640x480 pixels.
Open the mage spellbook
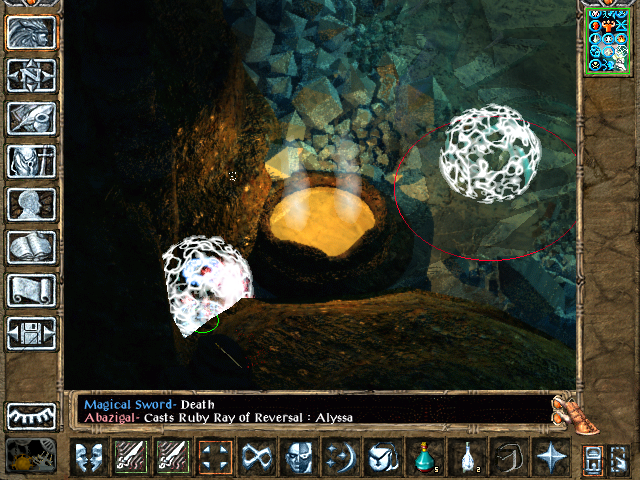click(32, 247)
